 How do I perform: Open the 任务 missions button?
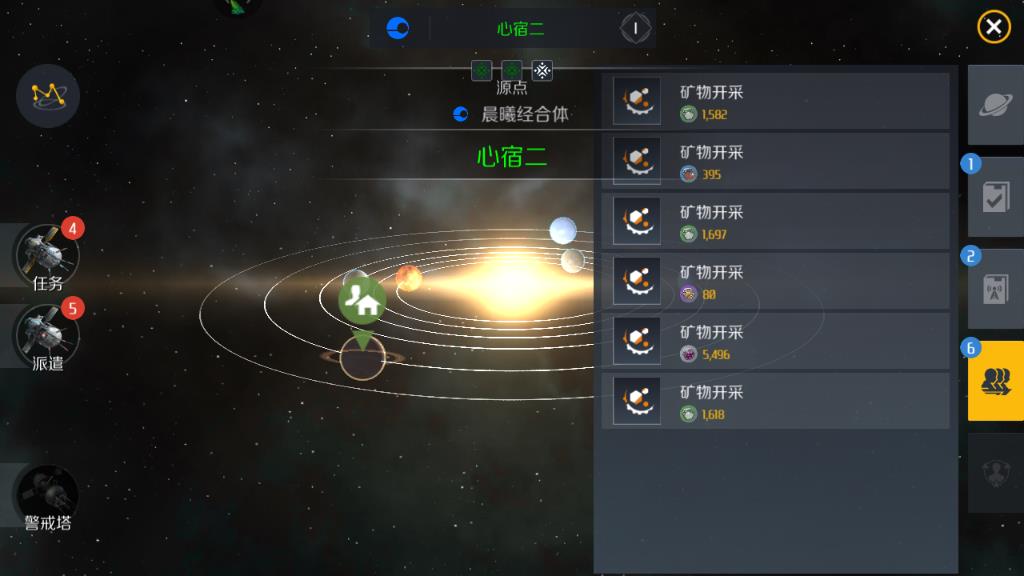tap(47, 256)
